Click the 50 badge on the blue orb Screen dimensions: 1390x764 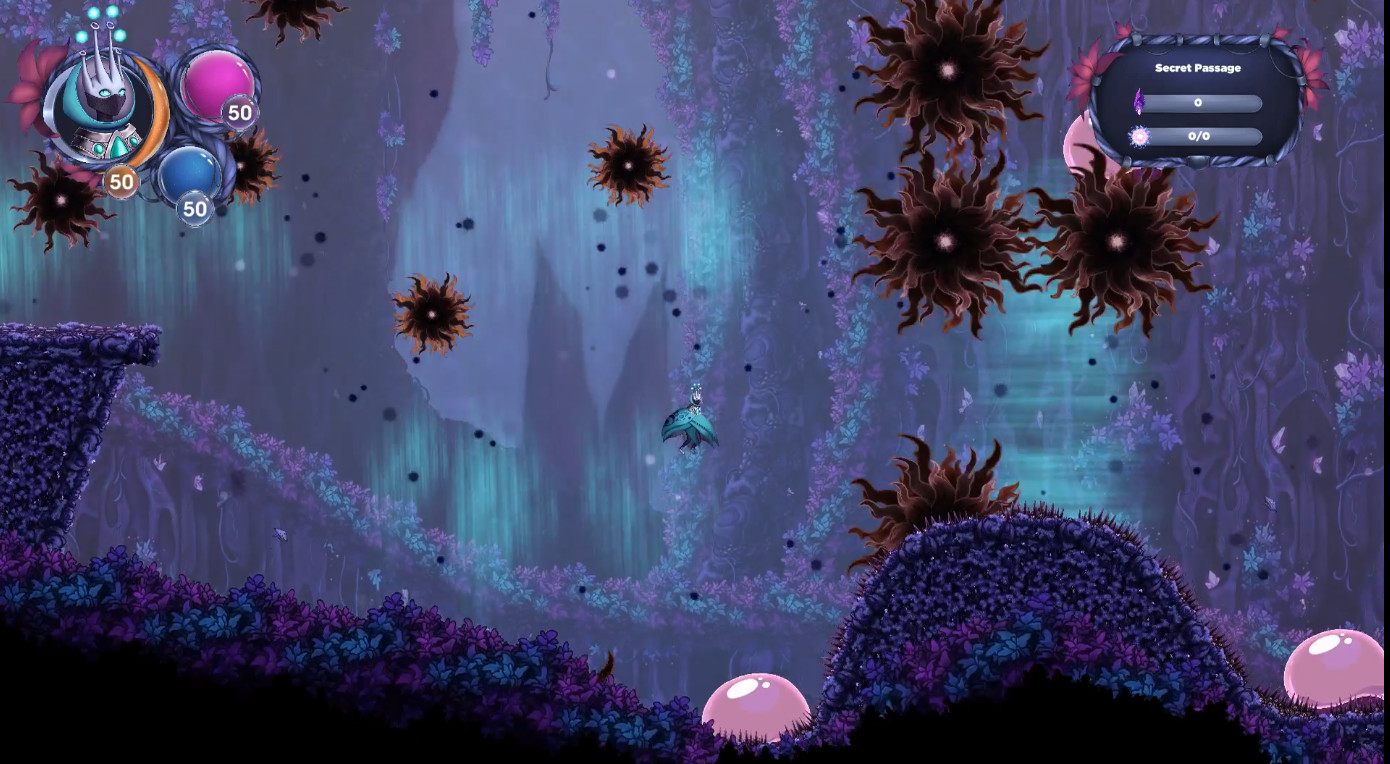[x=195, y=210]
